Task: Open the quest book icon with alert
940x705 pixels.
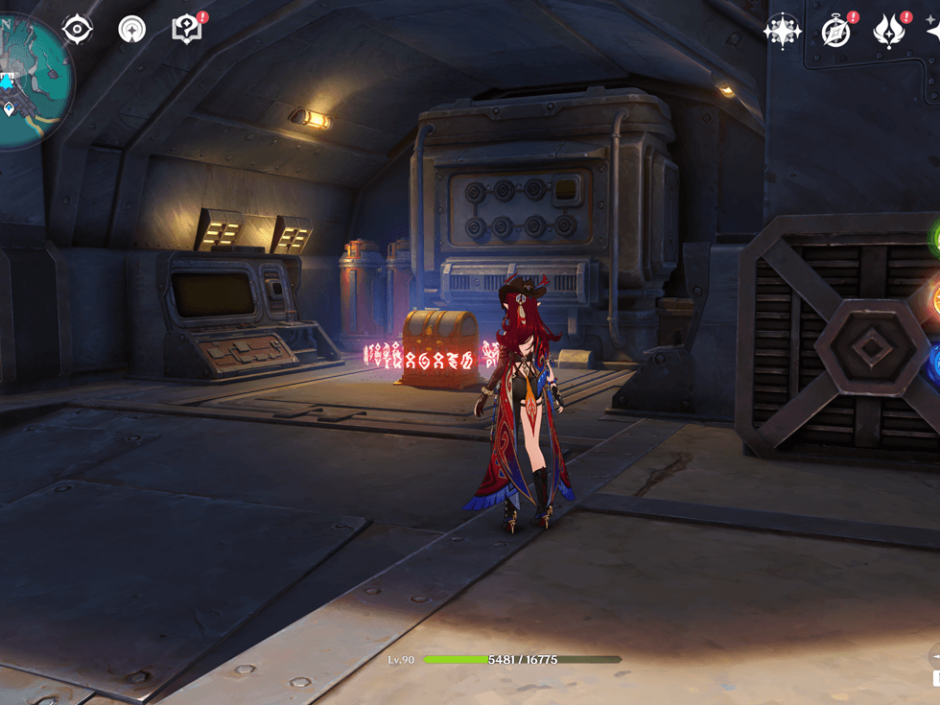Action: pyautogui.click(x=186, y=29)
